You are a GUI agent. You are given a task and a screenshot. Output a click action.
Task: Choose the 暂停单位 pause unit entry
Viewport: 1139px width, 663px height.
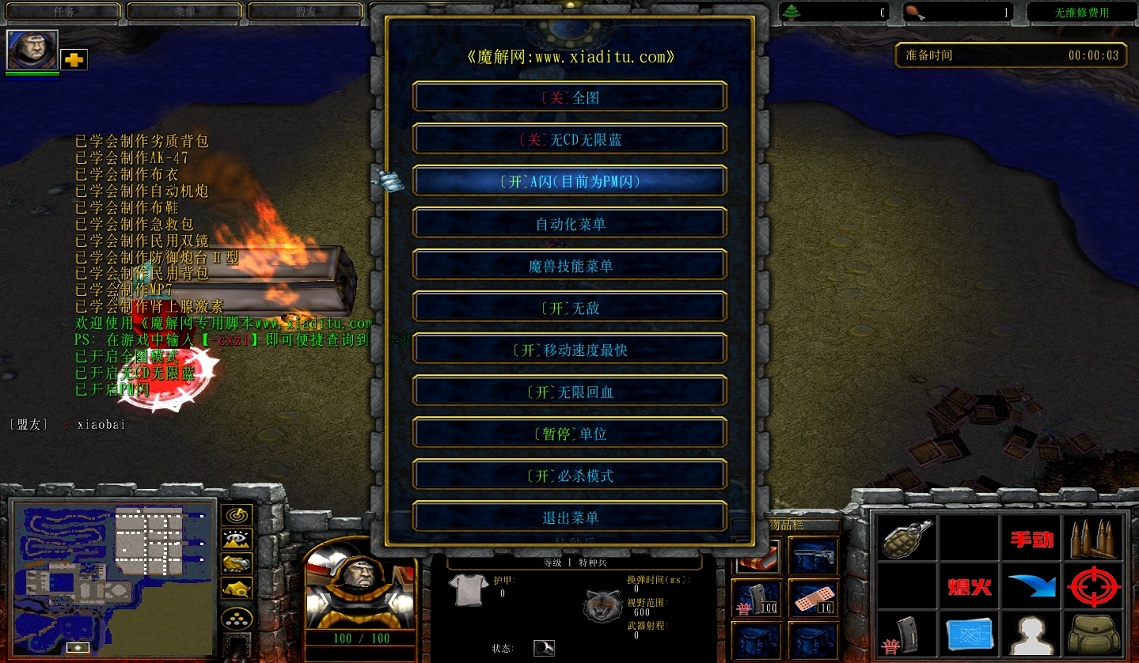pos(569,433)
